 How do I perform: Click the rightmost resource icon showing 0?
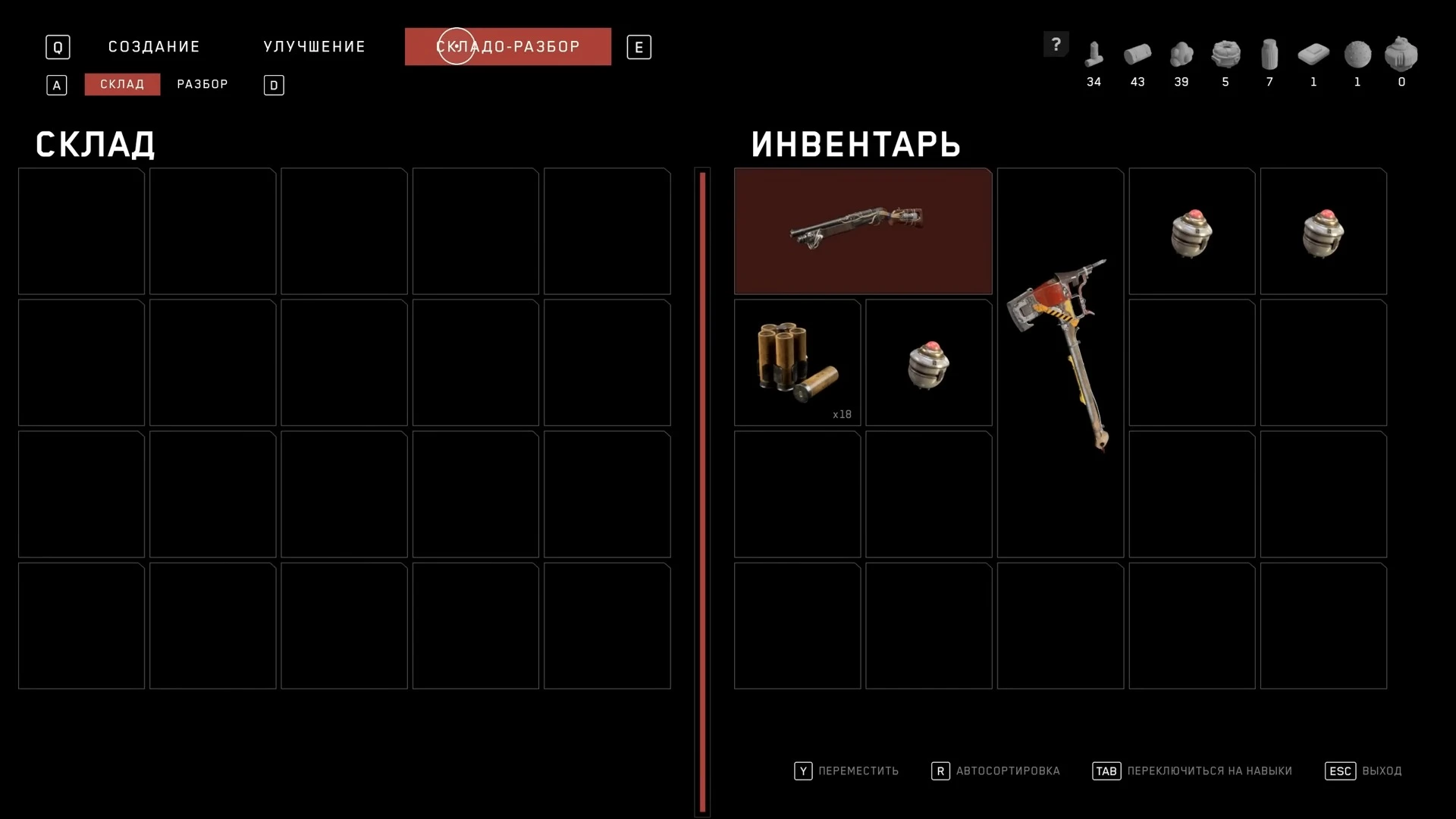tap(1401, 55)
